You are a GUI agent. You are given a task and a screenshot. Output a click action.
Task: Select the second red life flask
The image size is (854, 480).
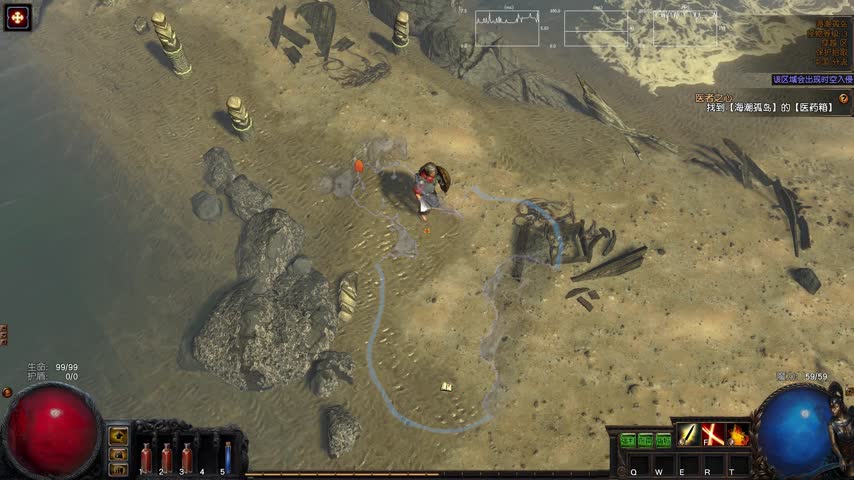coord(166,455)
